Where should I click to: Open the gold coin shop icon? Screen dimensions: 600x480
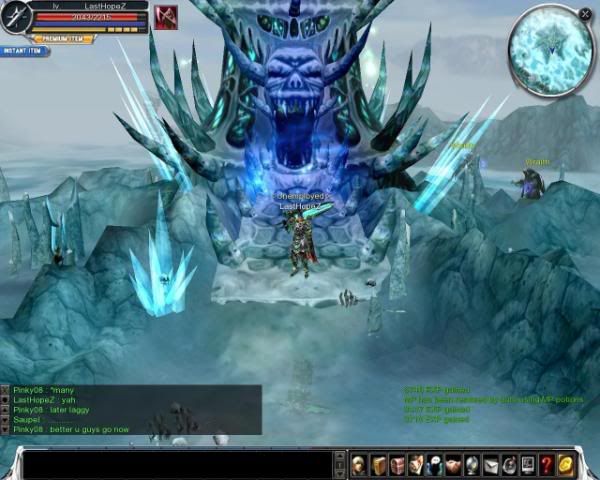click(565, 464)
